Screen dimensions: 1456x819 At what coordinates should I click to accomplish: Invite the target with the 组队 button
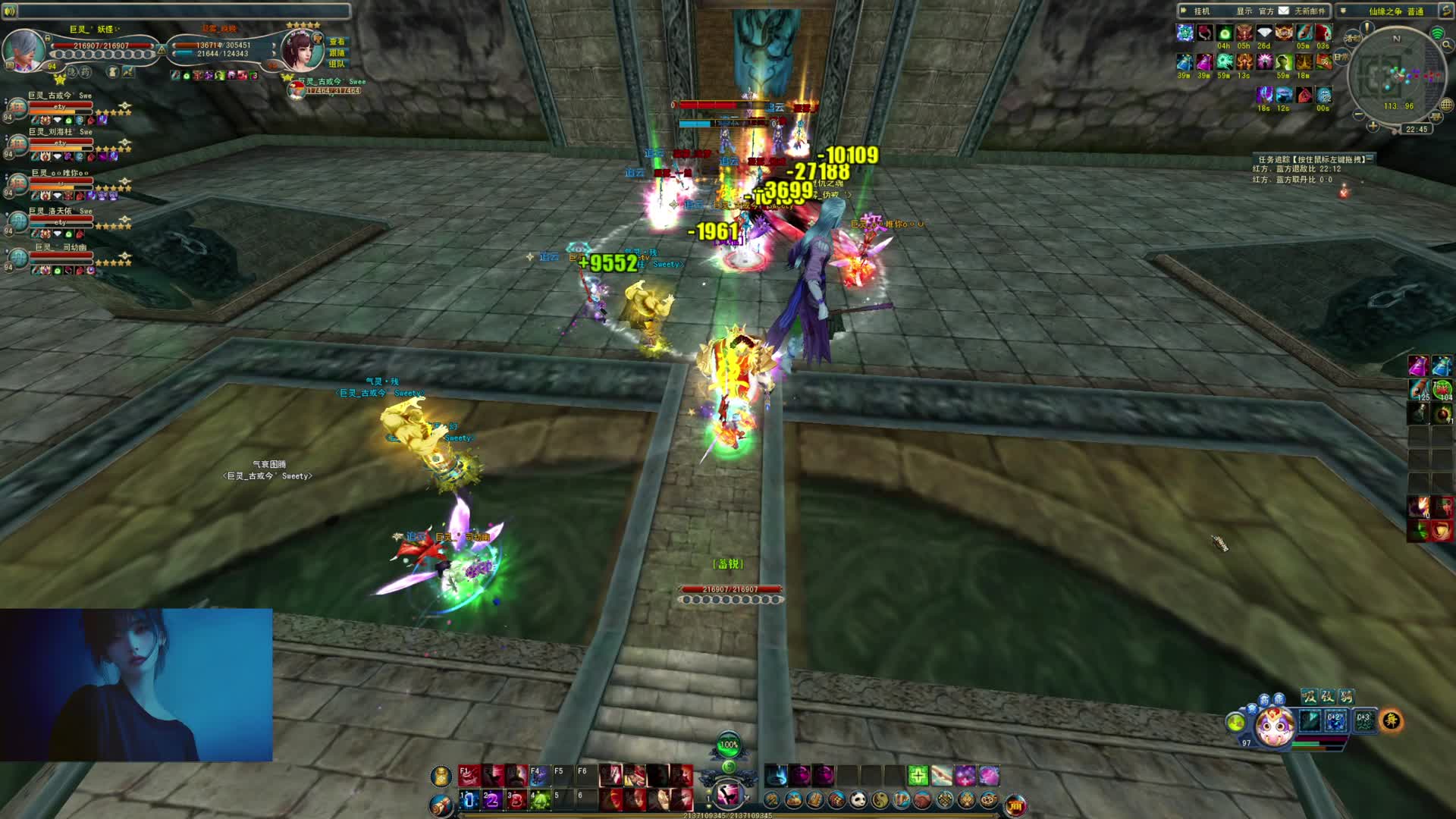[337, 64]
